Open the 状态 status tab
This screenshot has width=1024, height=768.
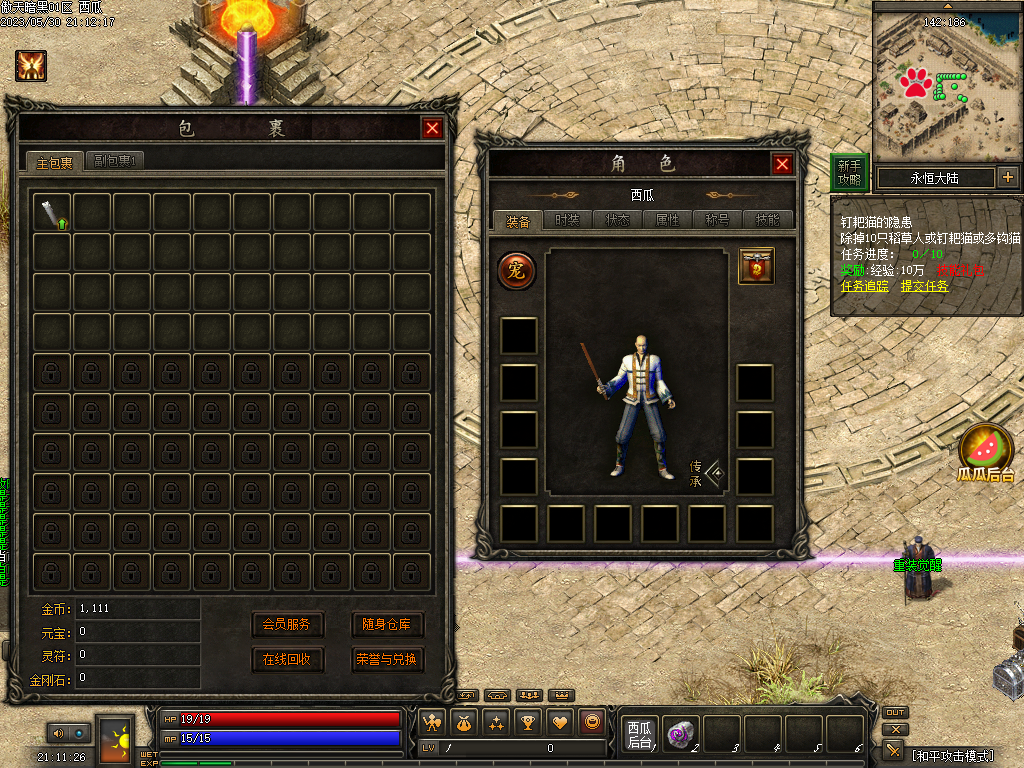(x=617, y=220)
